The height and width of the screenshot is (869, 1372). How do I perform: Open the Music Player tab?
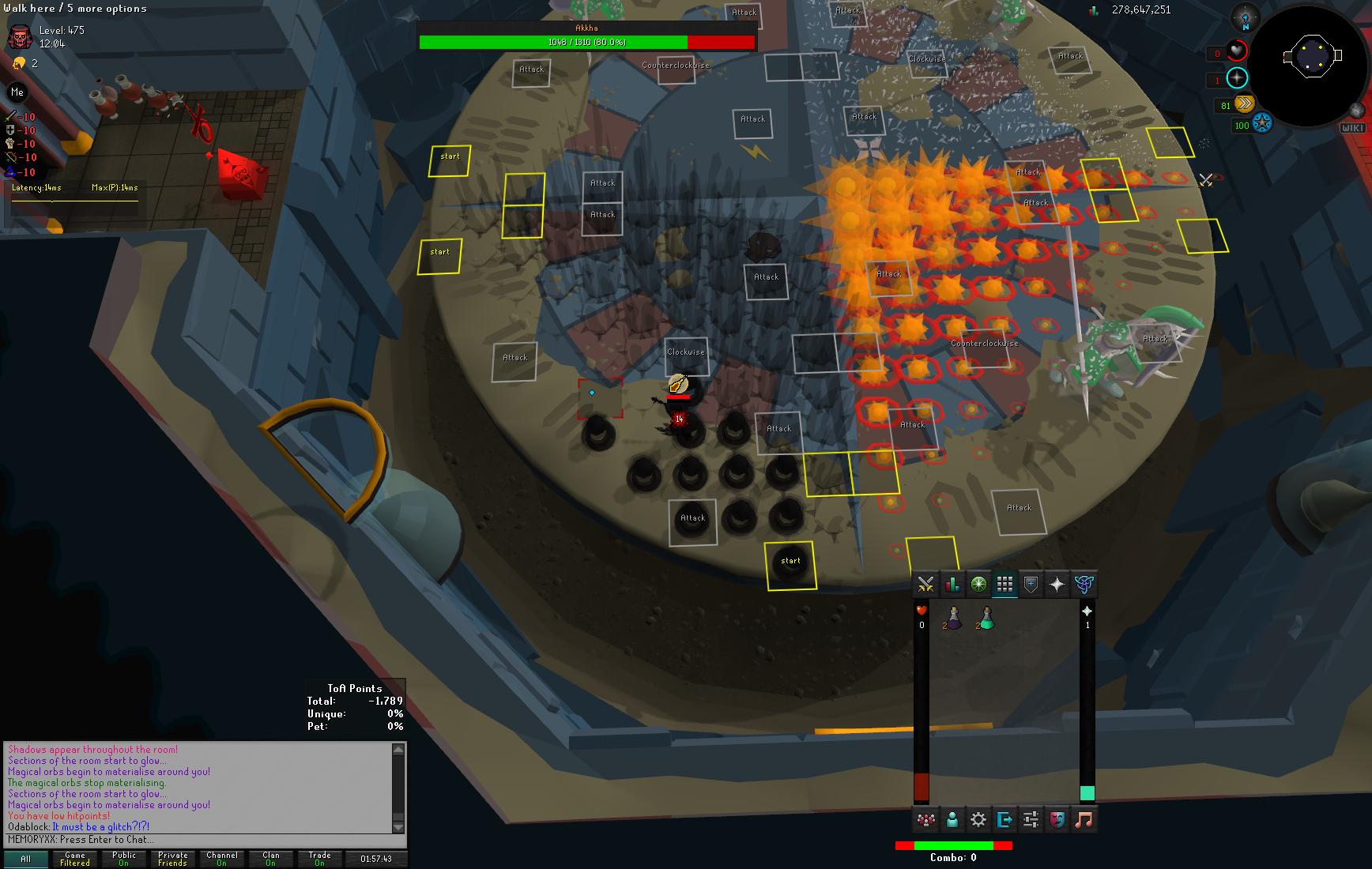[1084, 820]
